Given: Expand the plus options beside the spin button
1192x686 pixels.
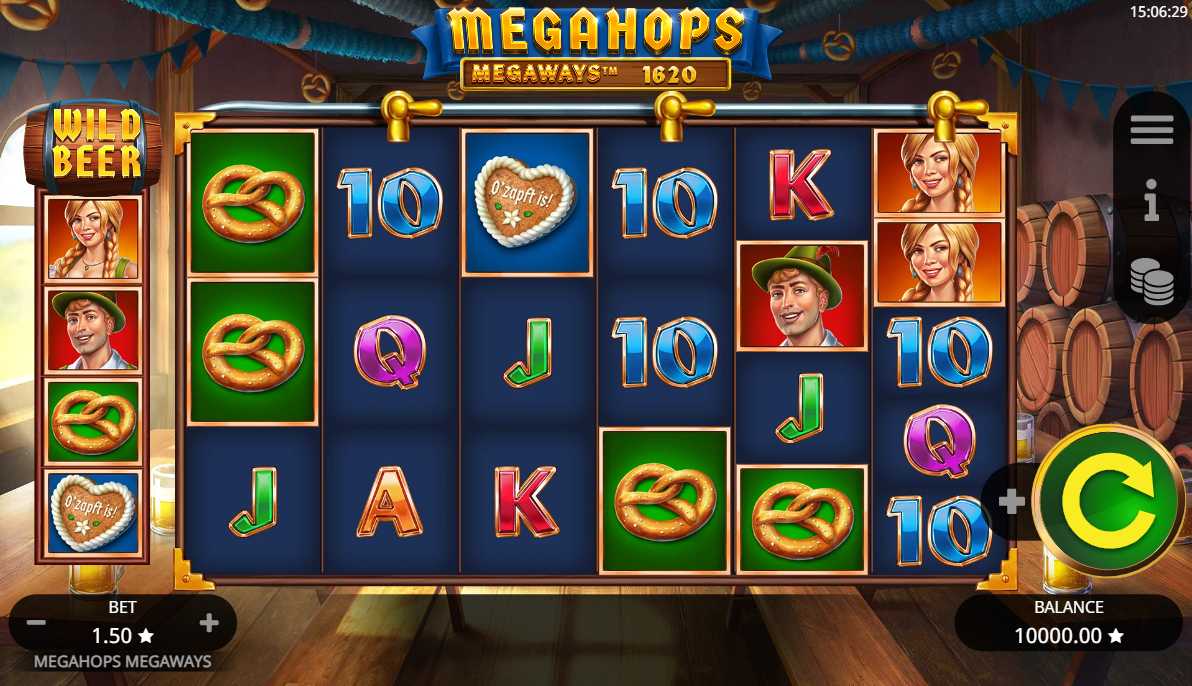Looking at the screenshot, I should tap(1011, 501).
